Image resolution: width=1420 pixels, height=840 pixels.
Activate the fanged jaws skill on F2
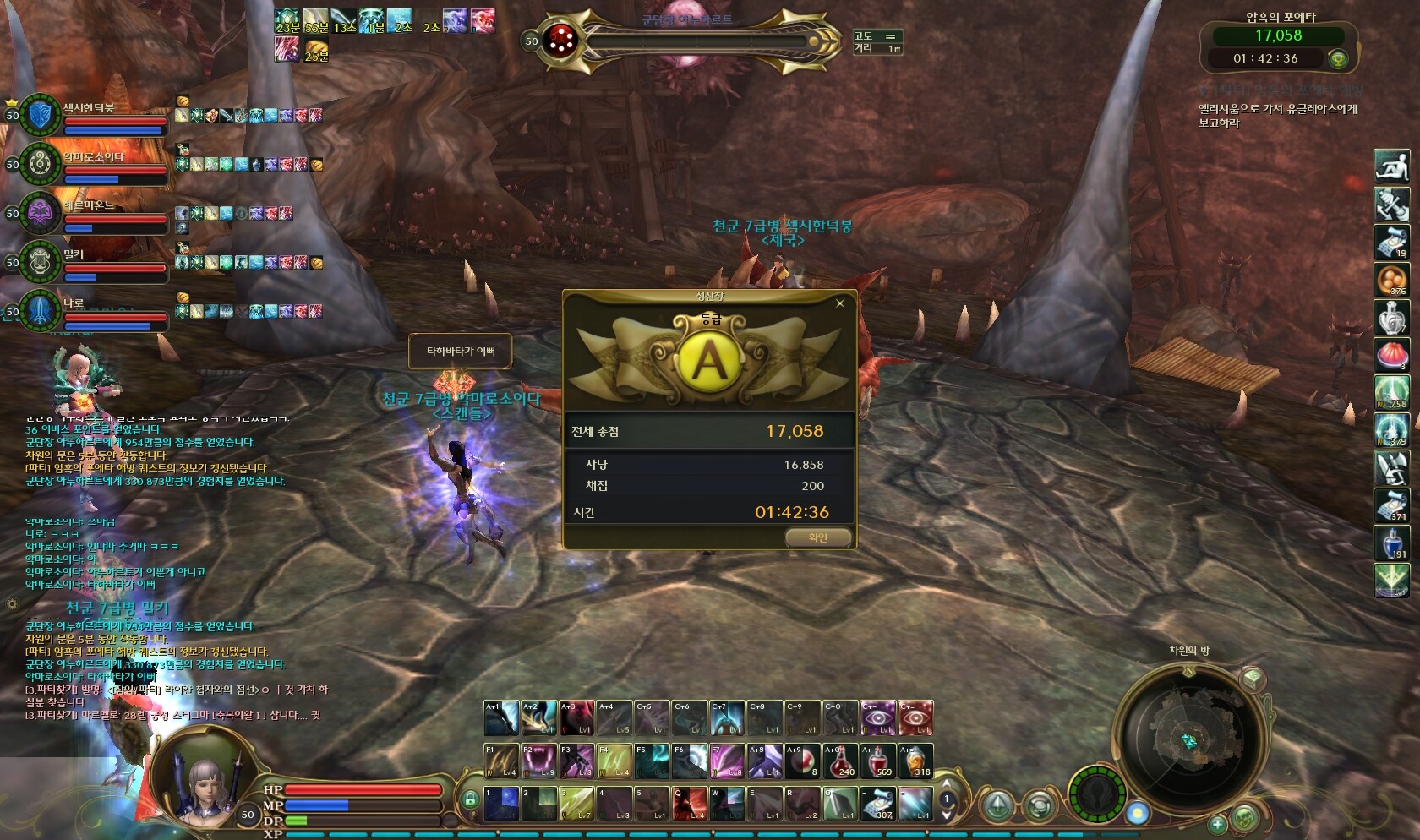[x=538, y=761]
